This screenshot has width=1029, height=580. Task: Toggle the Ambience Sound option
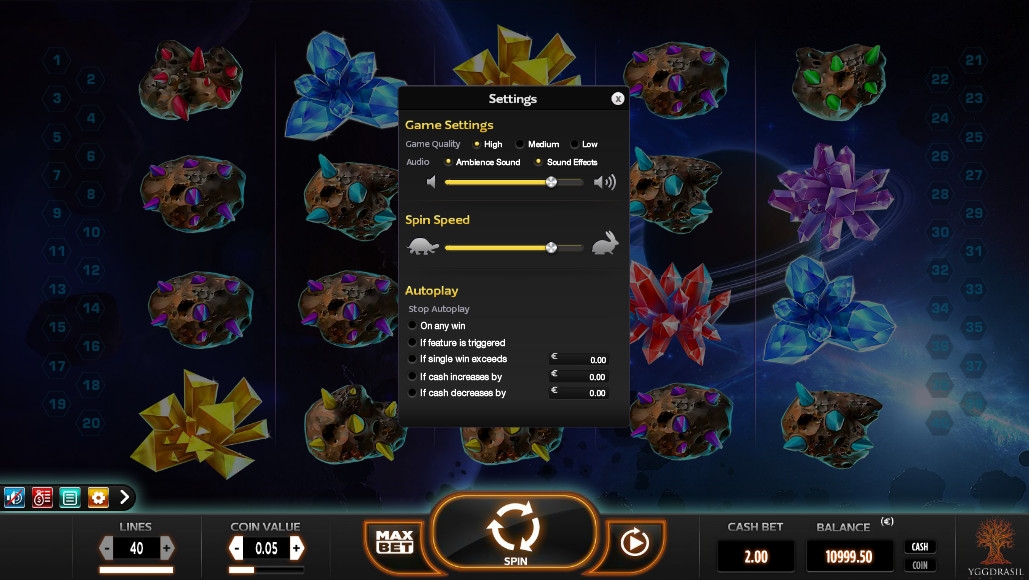pos(449,162)
